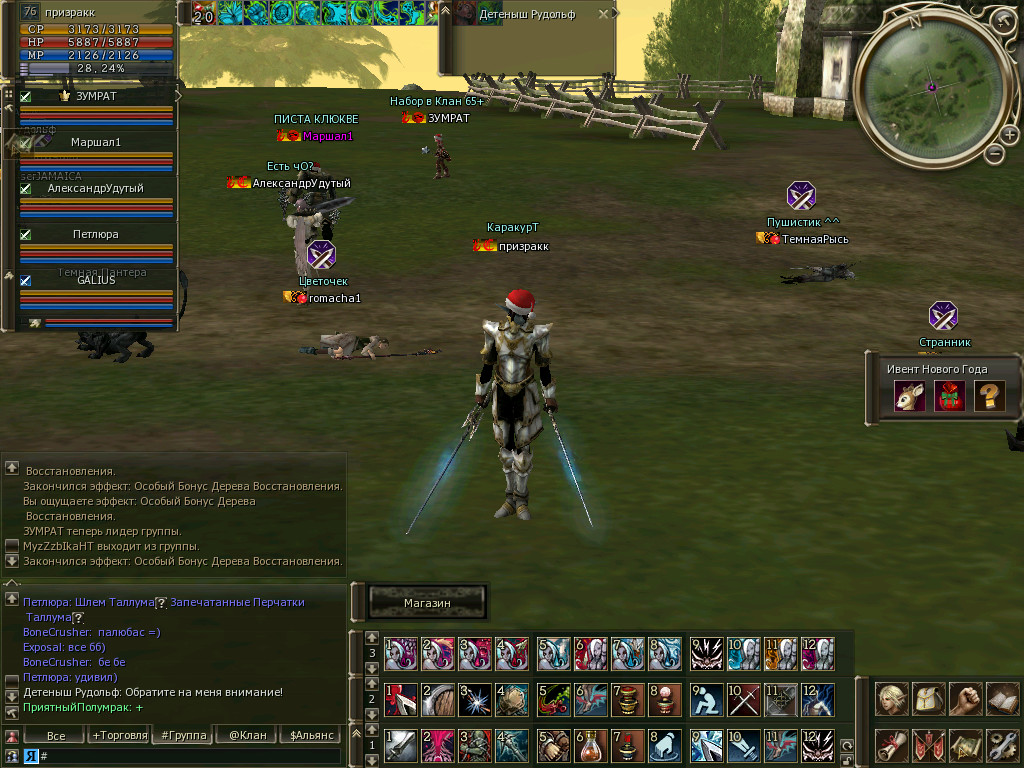Close the Детеныш Рудольф target window
The width and height of the screenshot is (1024, 768).
(x=602, y=15)
